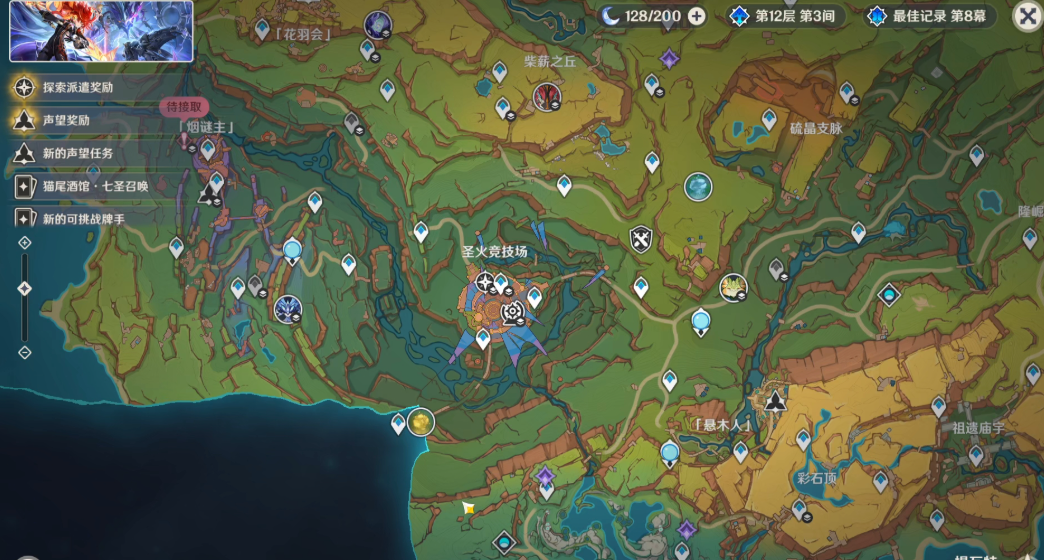This screenshot has height=560, width=1044.
Task: Open 猫尾酒馆·七圣召唤 card game entry
Action: point(94,186)
